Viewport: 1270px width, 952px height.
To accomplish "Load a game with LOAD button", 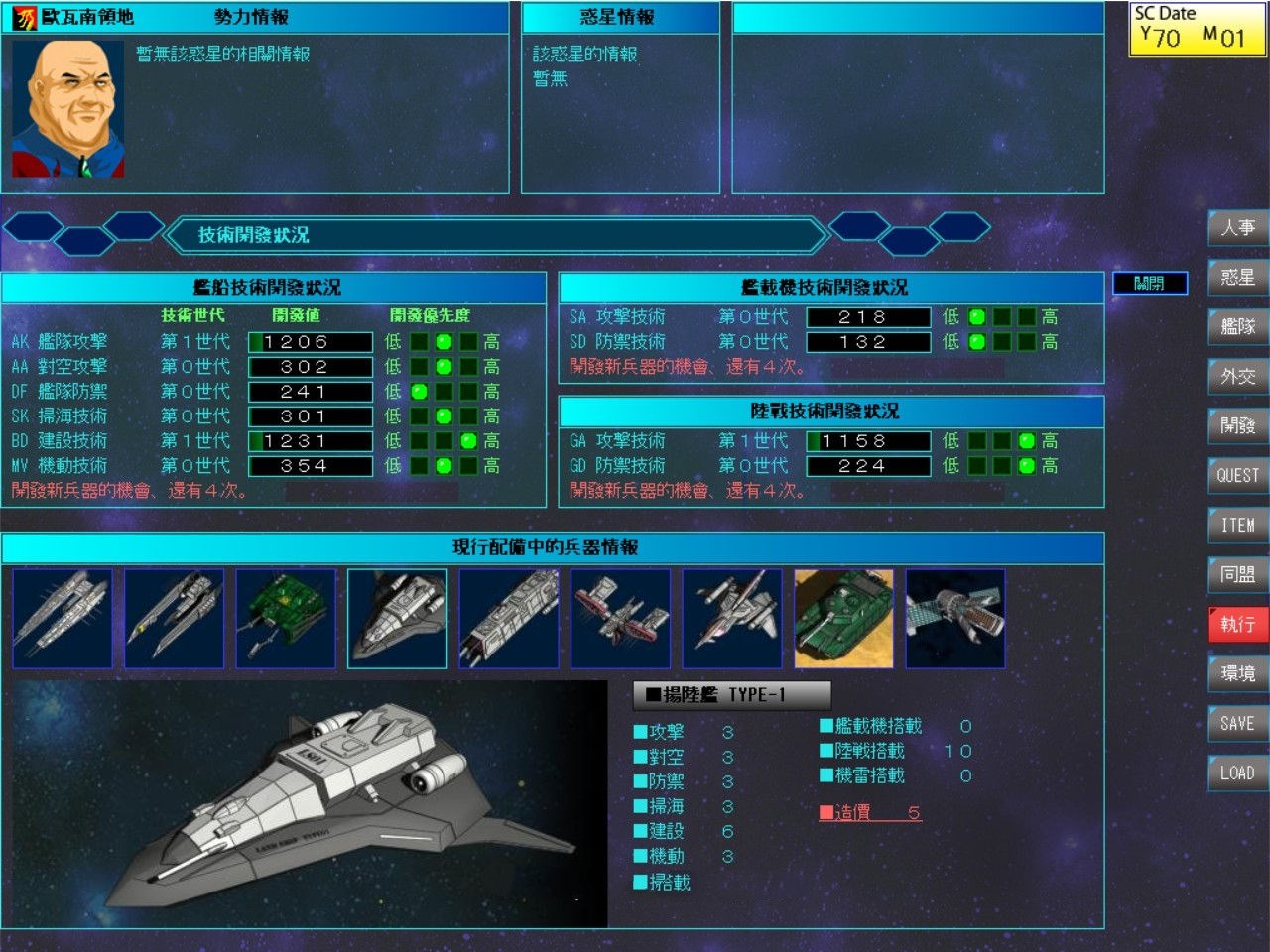I will (x=1237, y=773).
